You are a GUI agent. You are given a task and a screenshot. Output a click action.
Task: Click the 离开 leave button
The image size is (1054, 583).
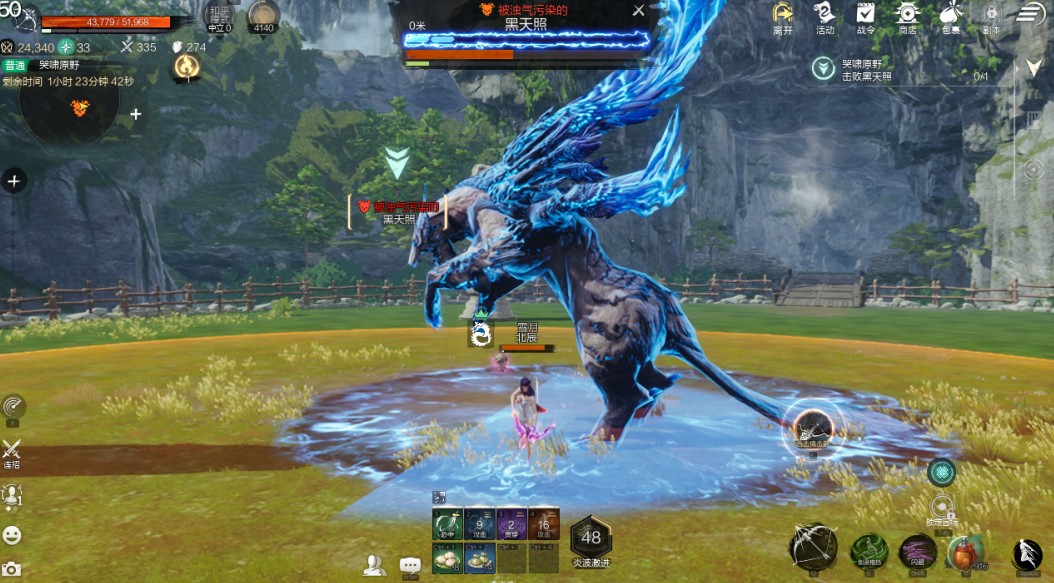tap(783, 16)
